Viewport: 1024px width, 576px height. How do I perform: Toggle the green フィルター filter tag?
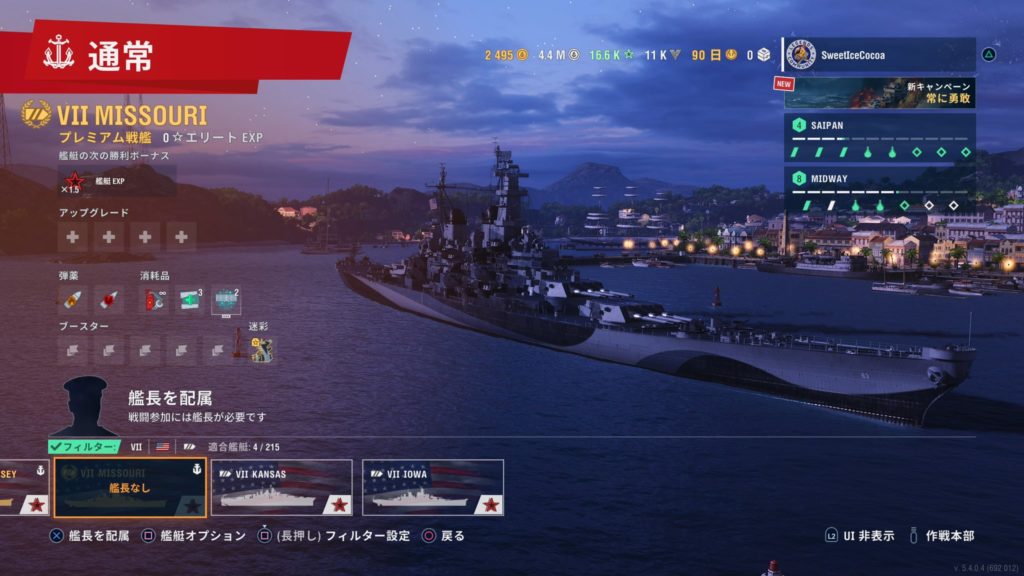(x=84, y=446)
